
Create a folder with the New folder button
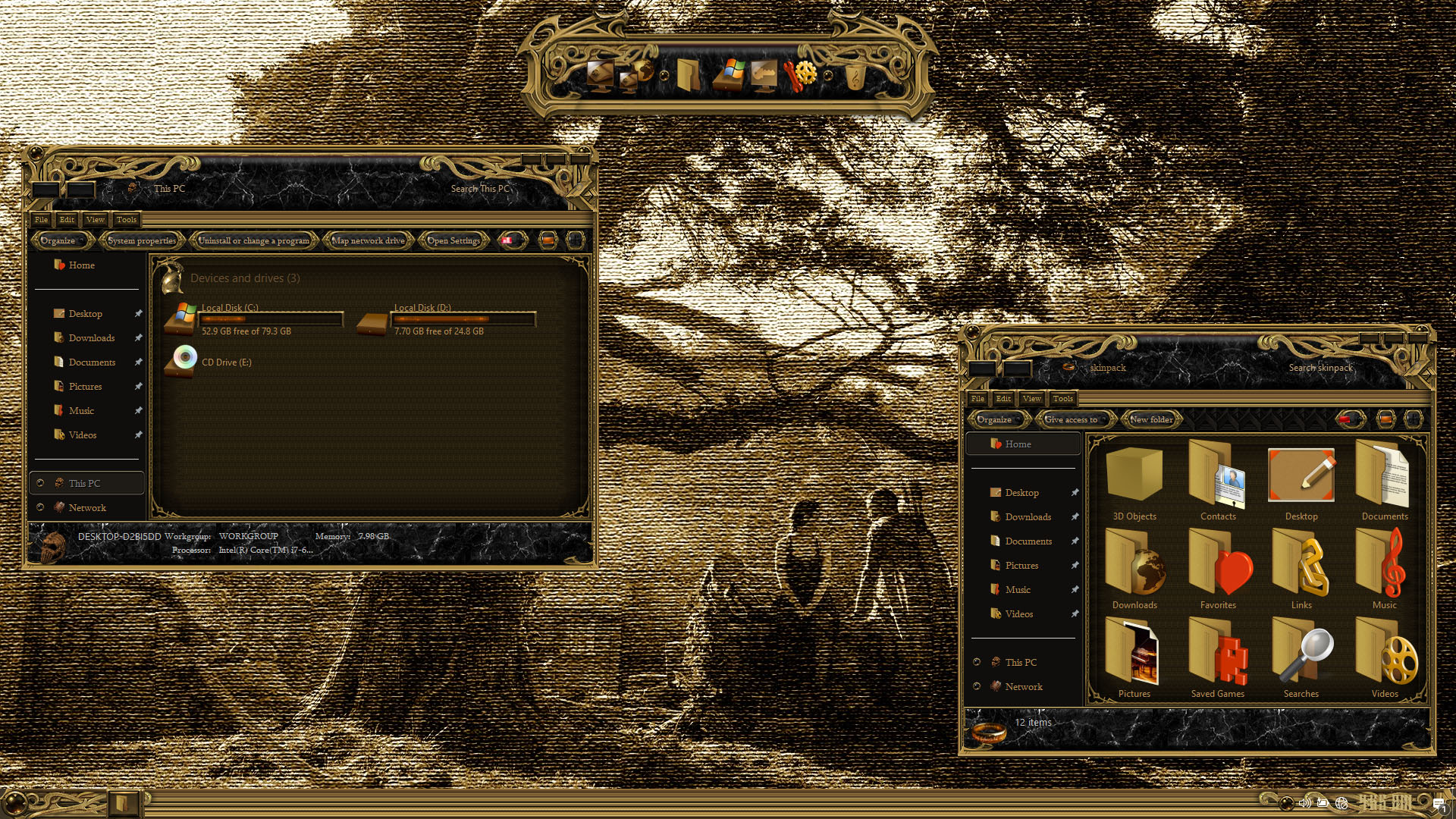(1151, 419)
